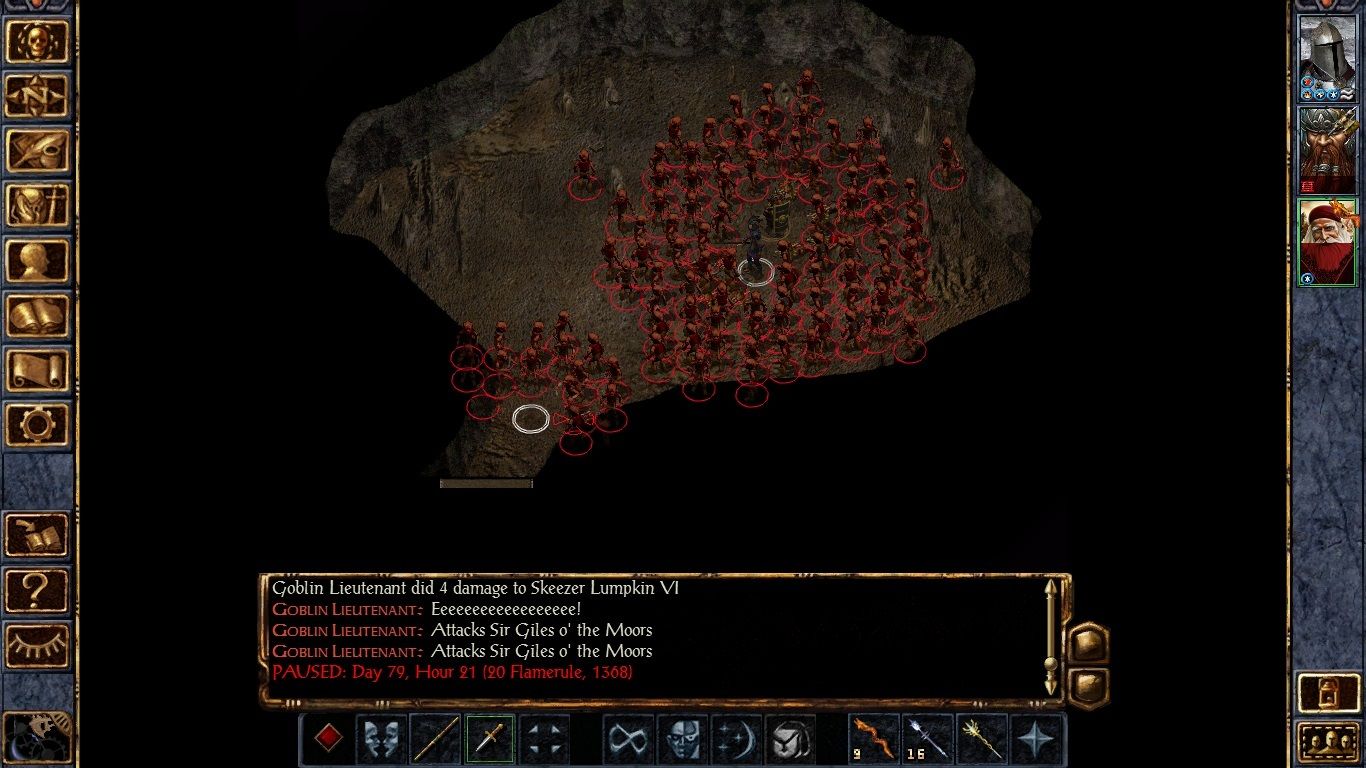Open the priest scroll icon
This screenshot has height=768, width=1366.
tap(37, 371)
